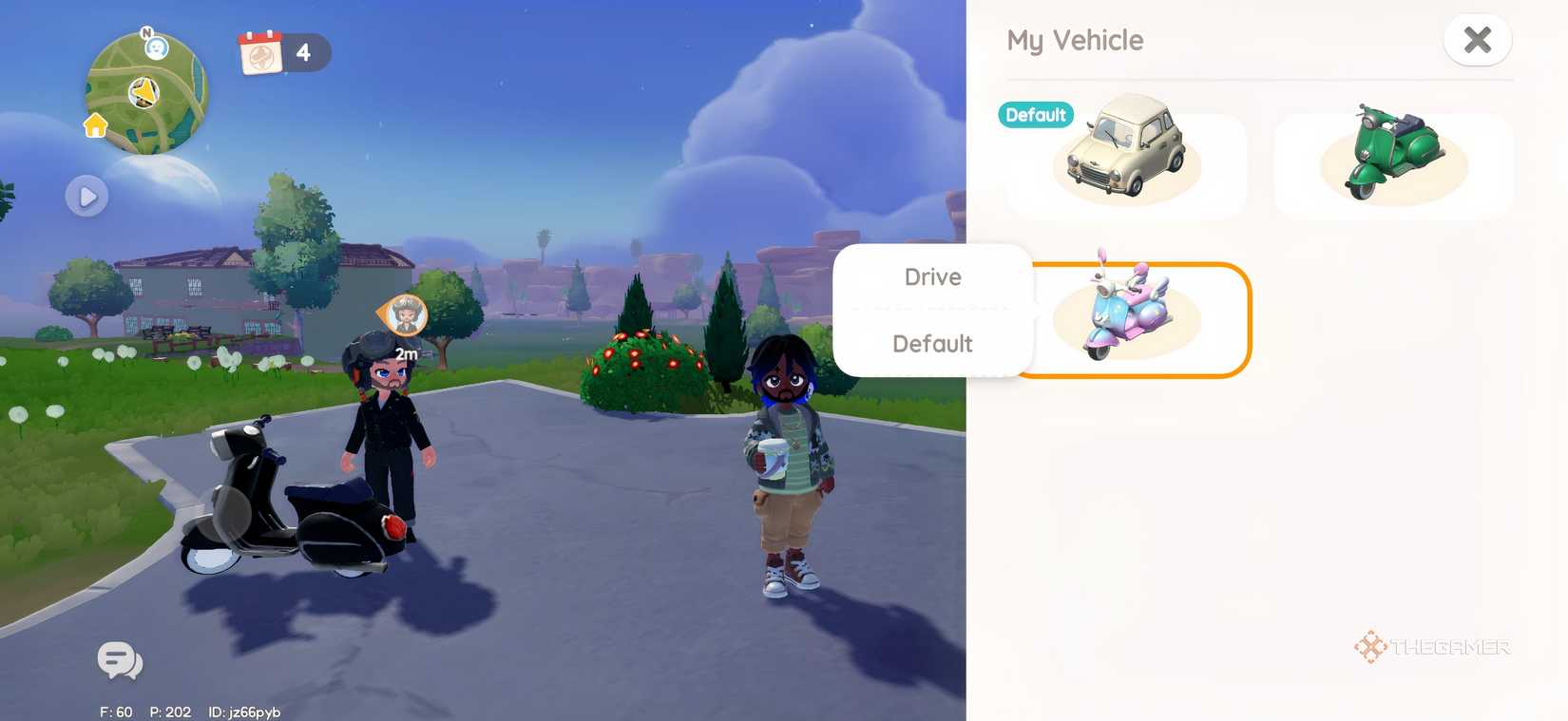The width and height of the screenshot is (1568, 721).
Task: Expand the minimap to the full map
Action: coord(87,196)
